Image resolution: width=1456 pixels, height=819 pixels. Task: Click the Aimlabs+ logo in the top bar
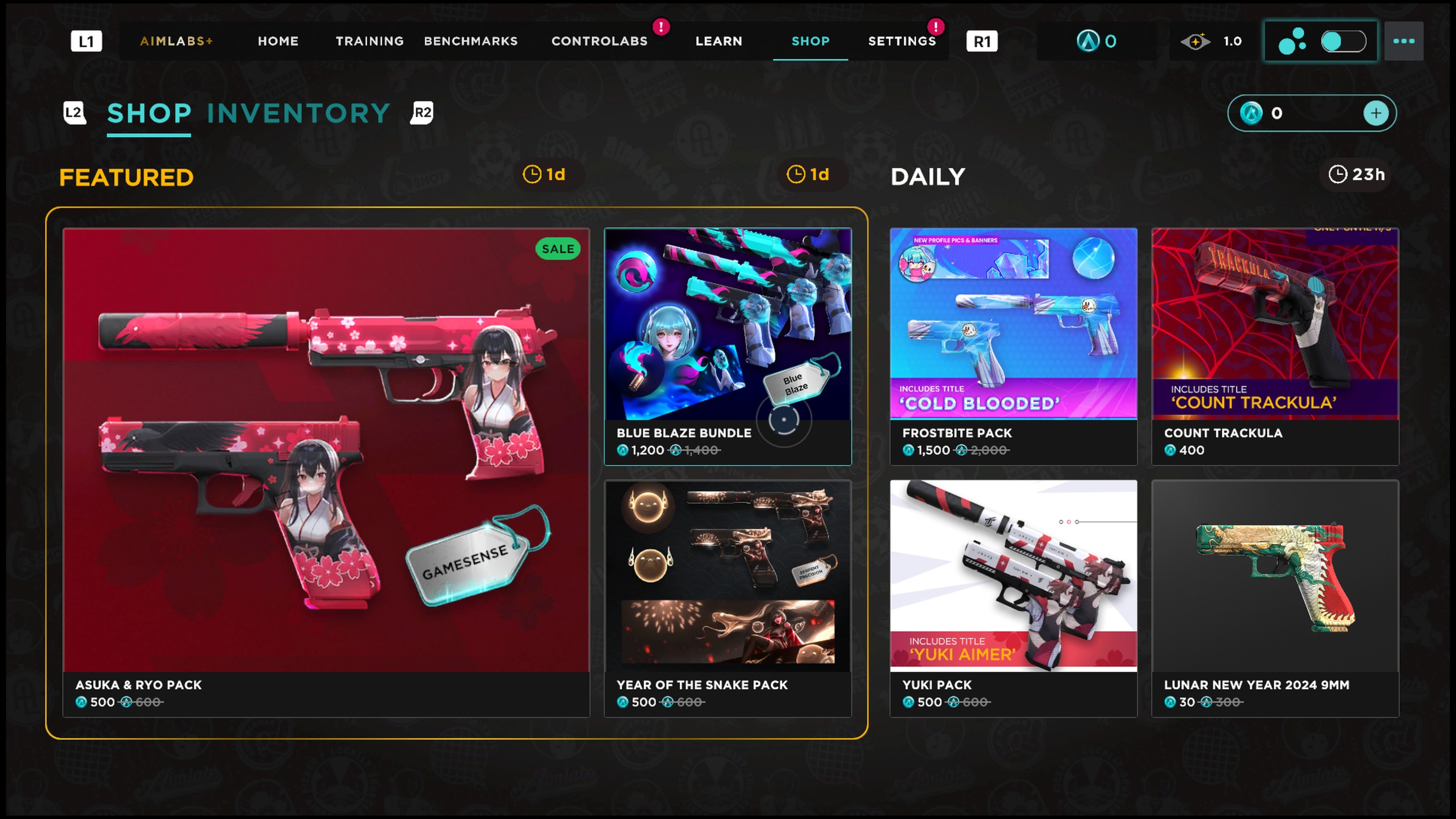175,41
